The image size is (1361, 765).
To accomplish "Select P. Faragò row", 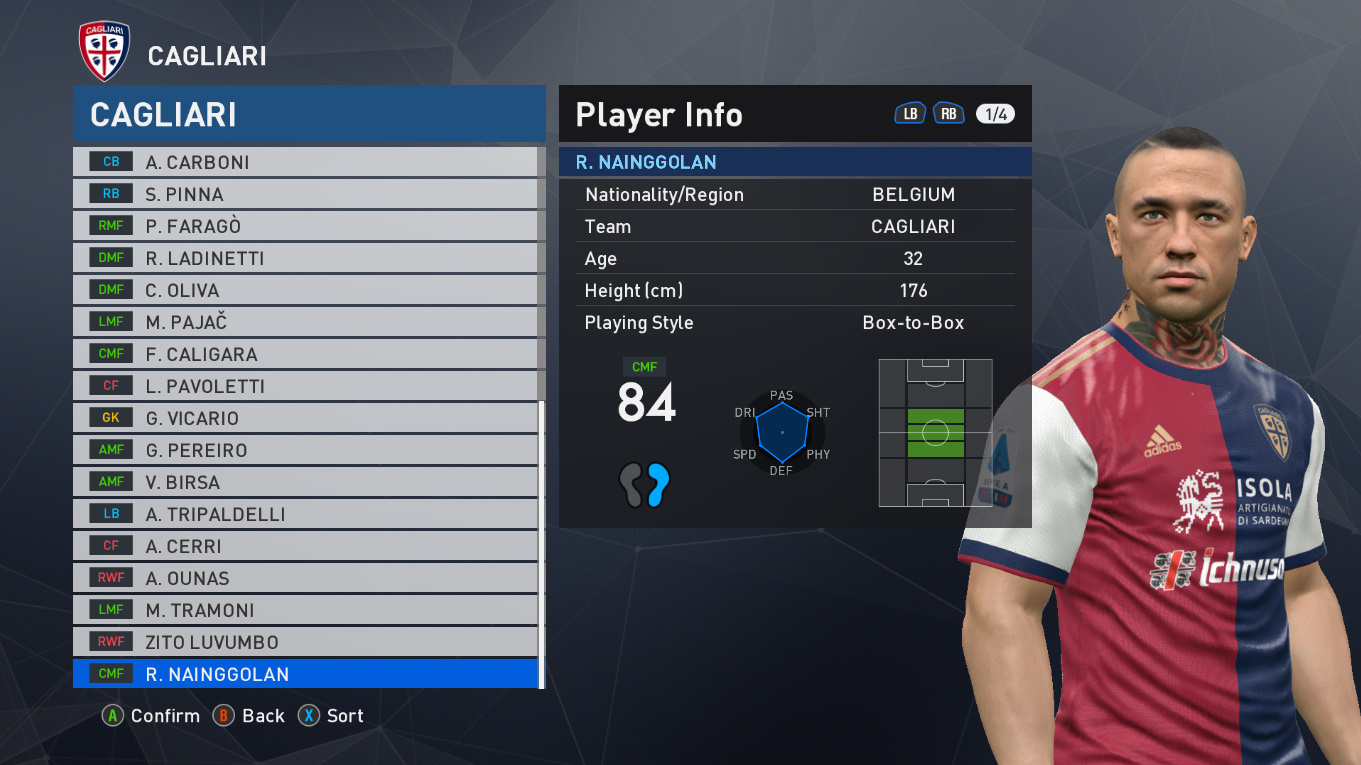I will (x=305, y=226).
